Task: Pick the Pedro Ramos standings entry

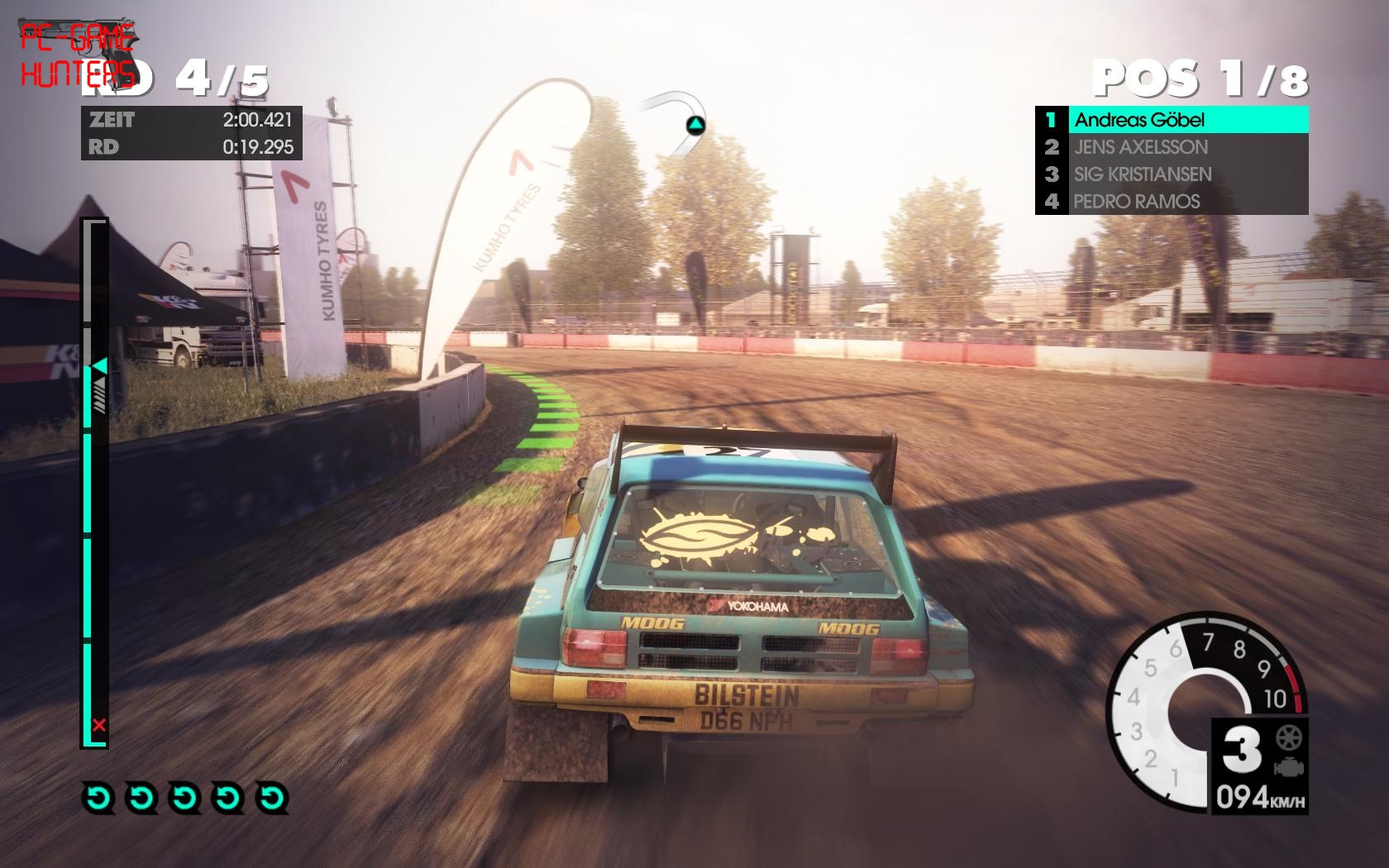Action: (x=1172, y=202)
